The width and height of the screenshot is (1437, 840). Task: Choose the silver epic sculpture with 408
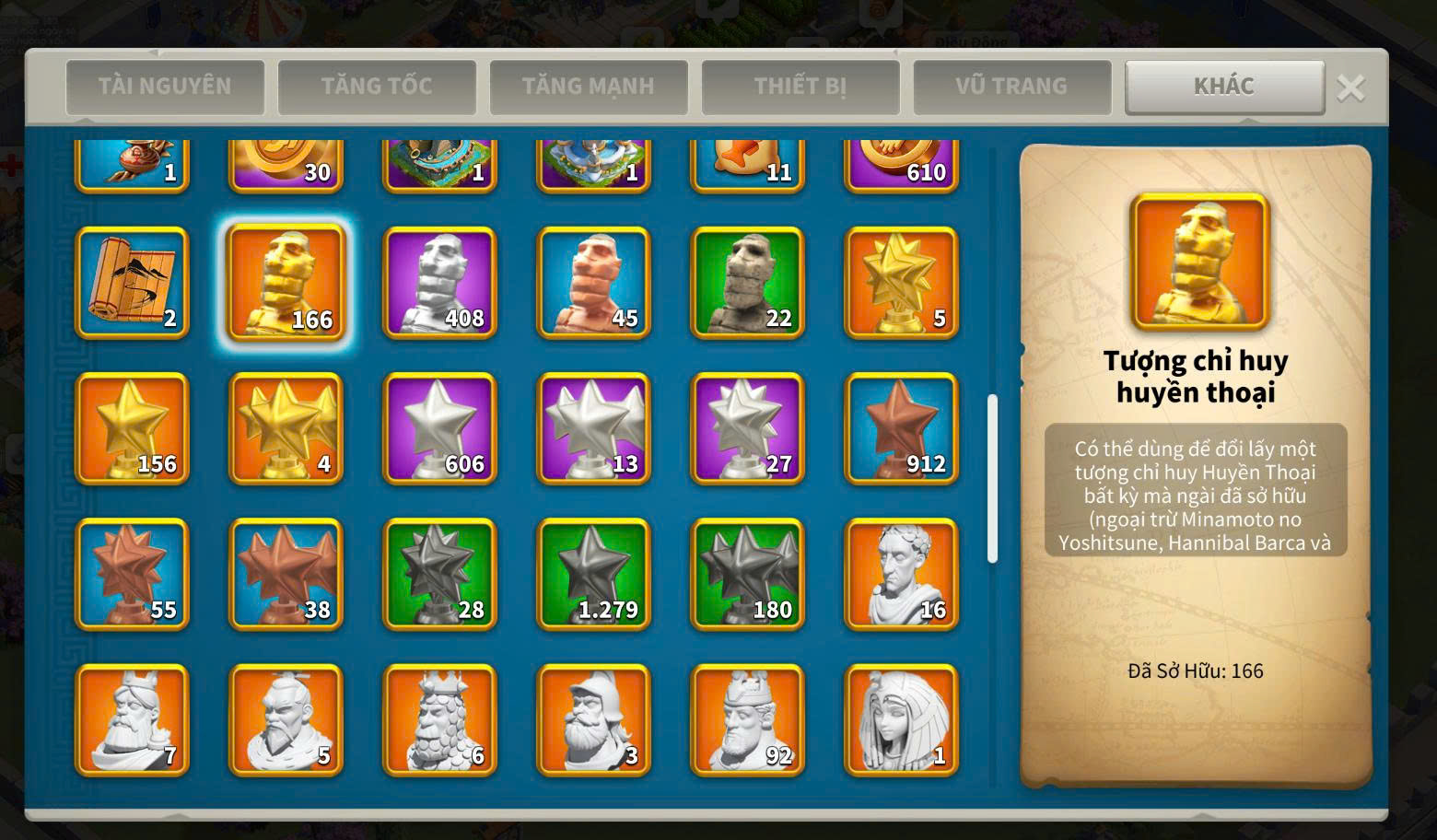point(439,283)
